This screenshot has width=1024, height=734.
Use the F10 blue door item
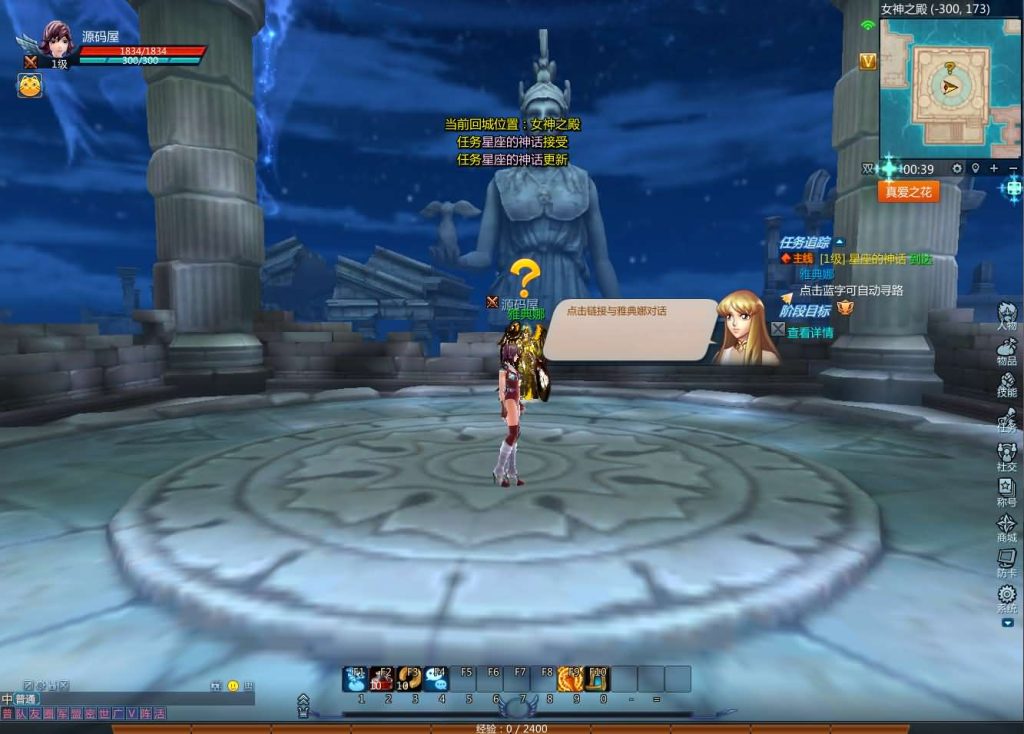(x=597, y=680)
